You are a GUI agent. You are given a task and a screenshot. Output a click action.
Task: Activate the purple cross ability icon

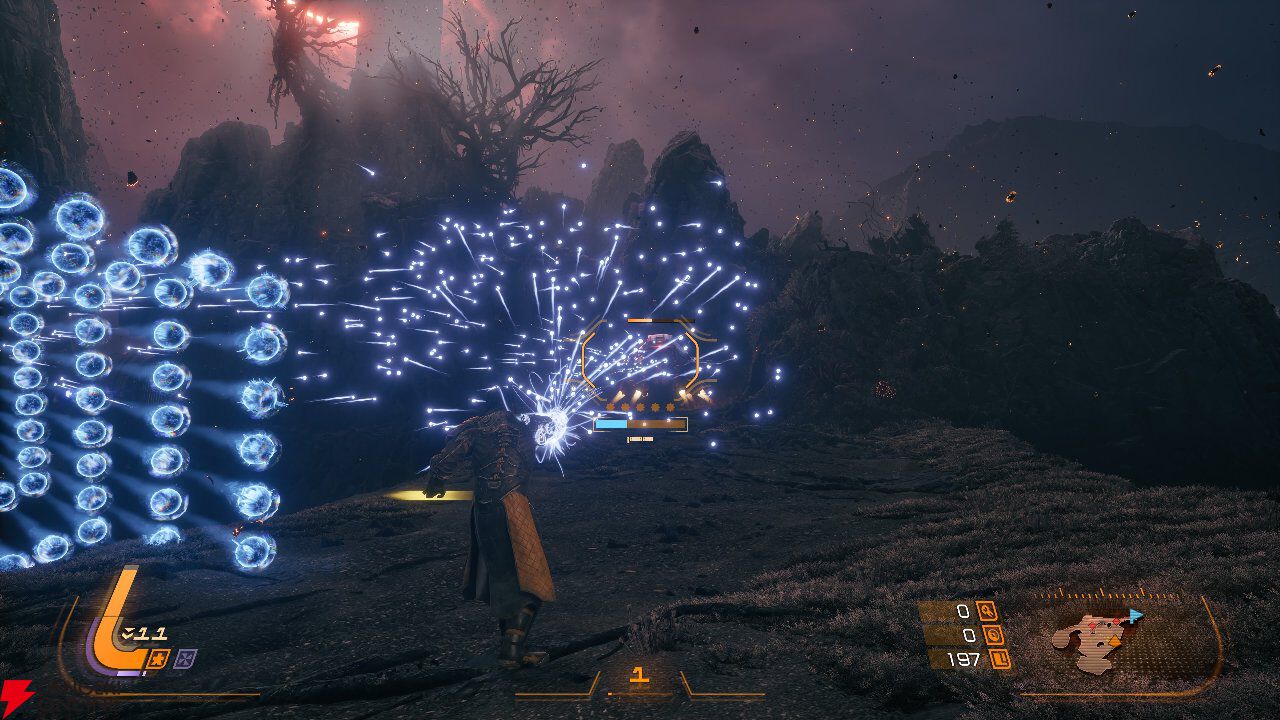[184, 658]
